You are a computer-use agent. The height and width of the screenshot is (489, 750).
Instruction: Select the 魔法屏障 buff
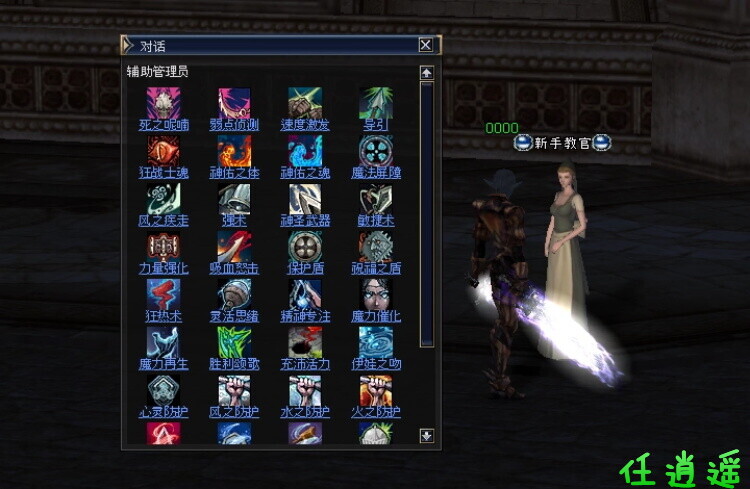tap(376, 151)
